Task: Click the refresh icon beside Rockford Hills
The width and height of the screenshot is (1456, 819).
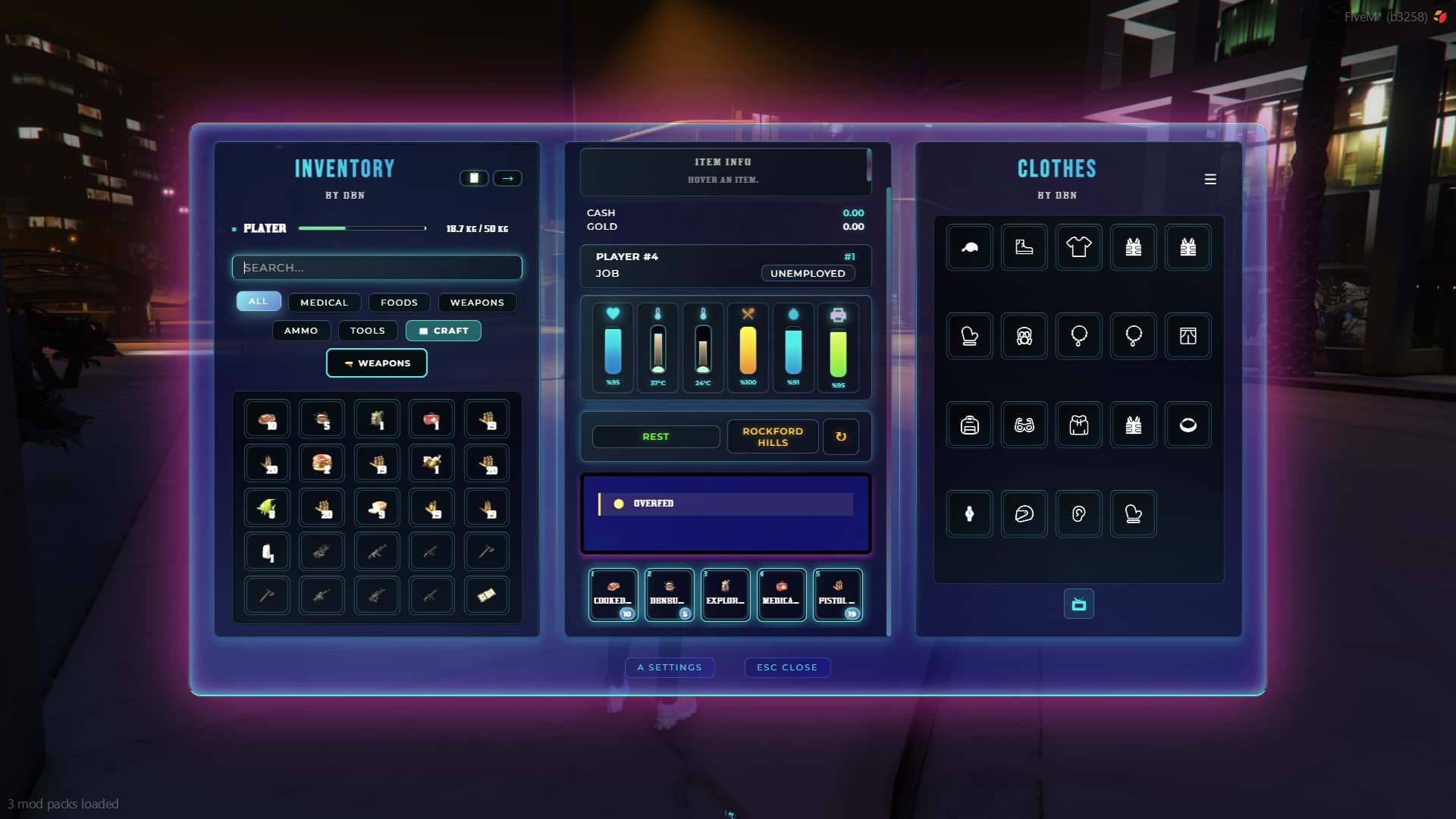Action: click(x=842, y=436)
